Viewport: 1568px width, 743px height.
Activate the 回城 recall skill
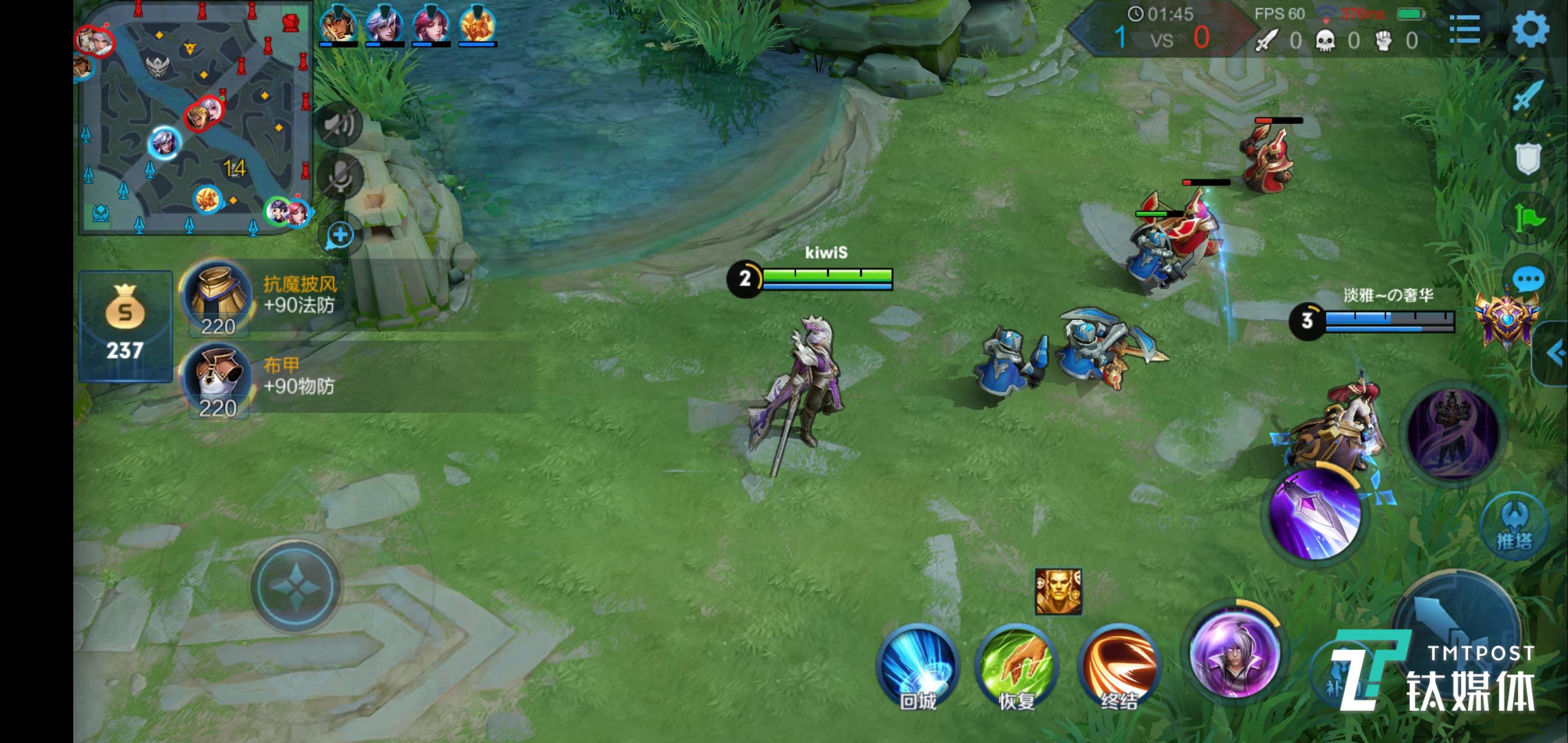pyautogui.click(x=918, y=667)
